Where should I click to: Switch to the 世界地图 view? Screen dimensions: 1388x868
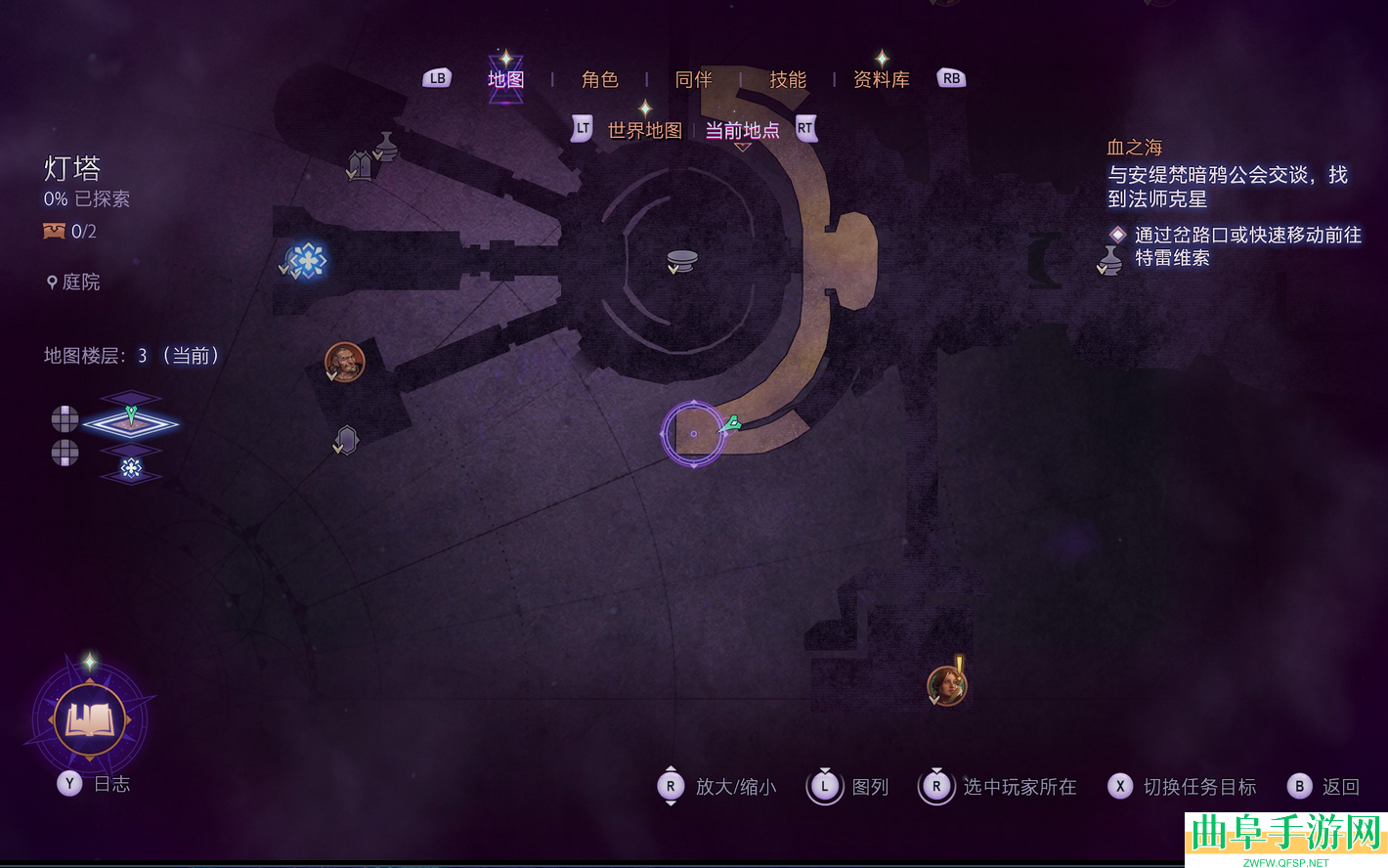click(644, 130)
